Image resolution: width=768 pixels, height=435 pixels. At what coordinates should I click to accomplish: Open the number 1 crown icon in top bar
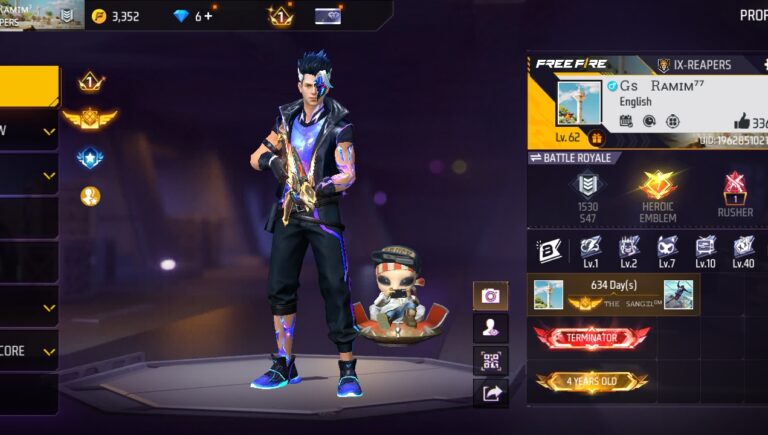pos(279,16)
